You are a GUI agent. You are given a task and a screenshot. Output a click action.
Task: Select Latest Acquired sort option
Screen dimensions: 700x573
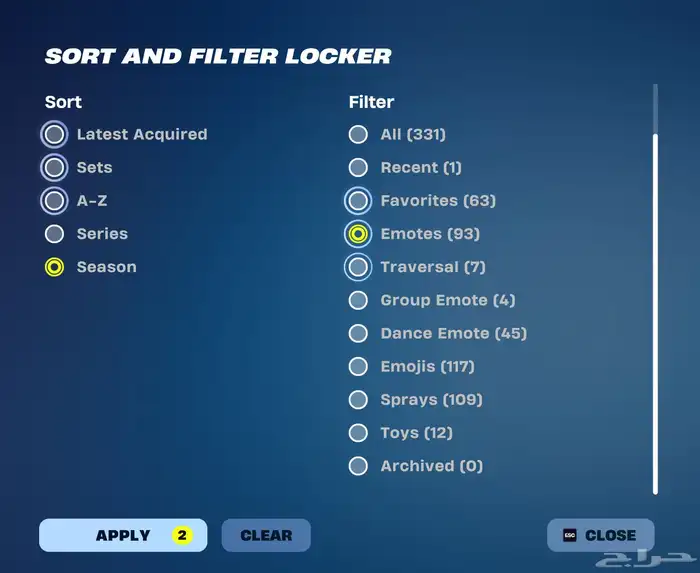click(x=55, y=134)
